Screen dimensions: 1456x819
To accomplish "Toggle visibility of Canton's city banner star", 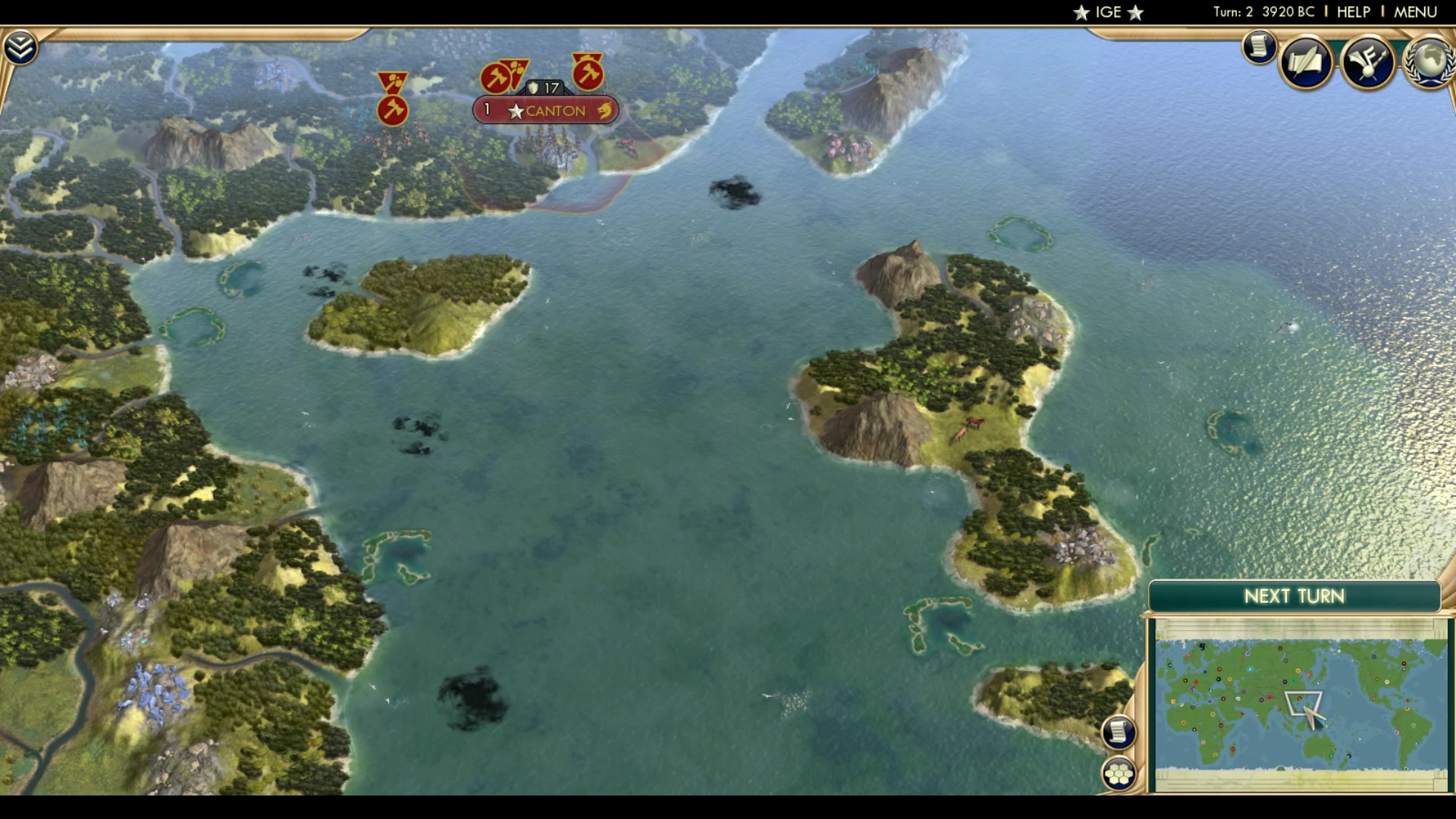I will [x=516, y=110].
